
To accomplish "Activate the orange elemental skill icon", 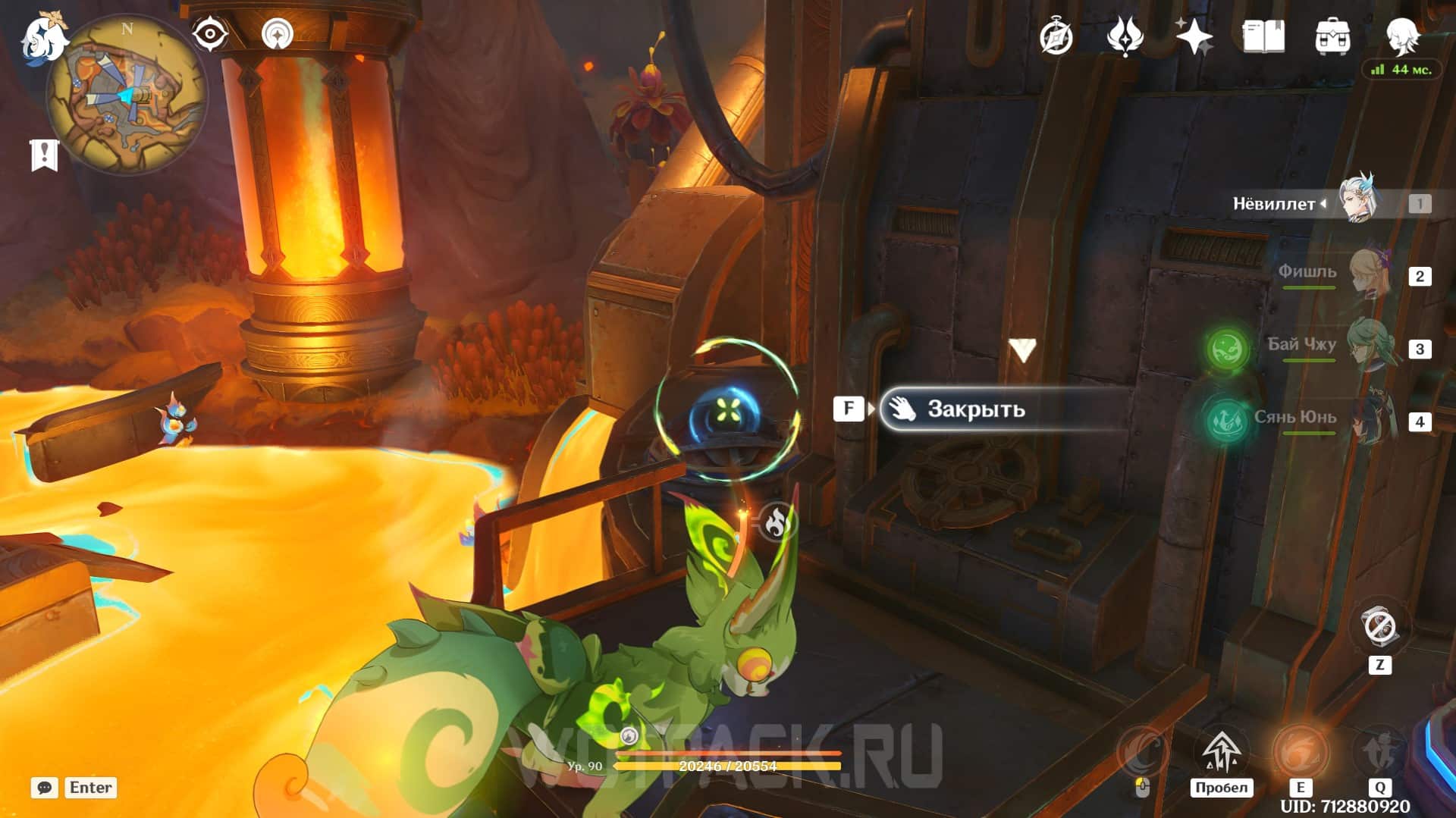I will pyautogui.click(x=1299, y=752).
